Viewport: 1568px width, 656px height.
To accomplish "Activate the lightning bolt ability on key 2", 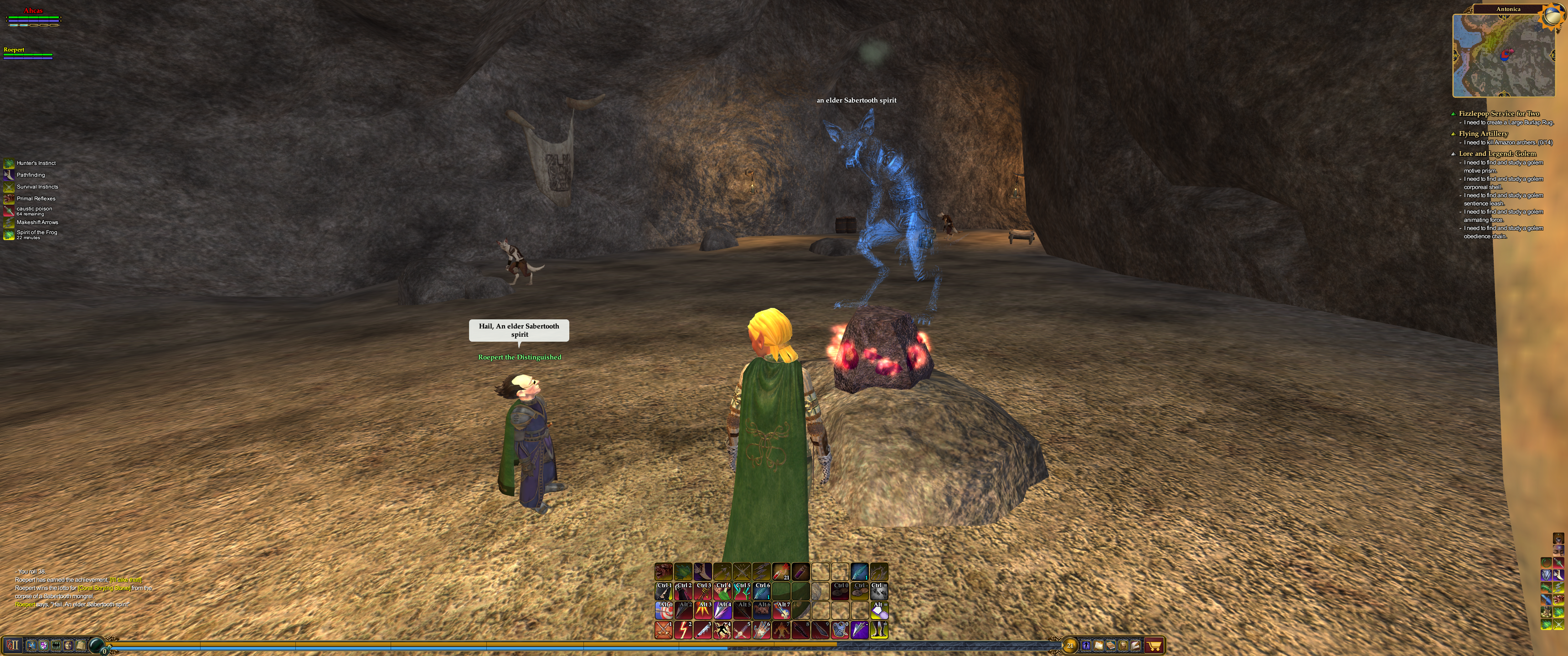I will (683, 630).
